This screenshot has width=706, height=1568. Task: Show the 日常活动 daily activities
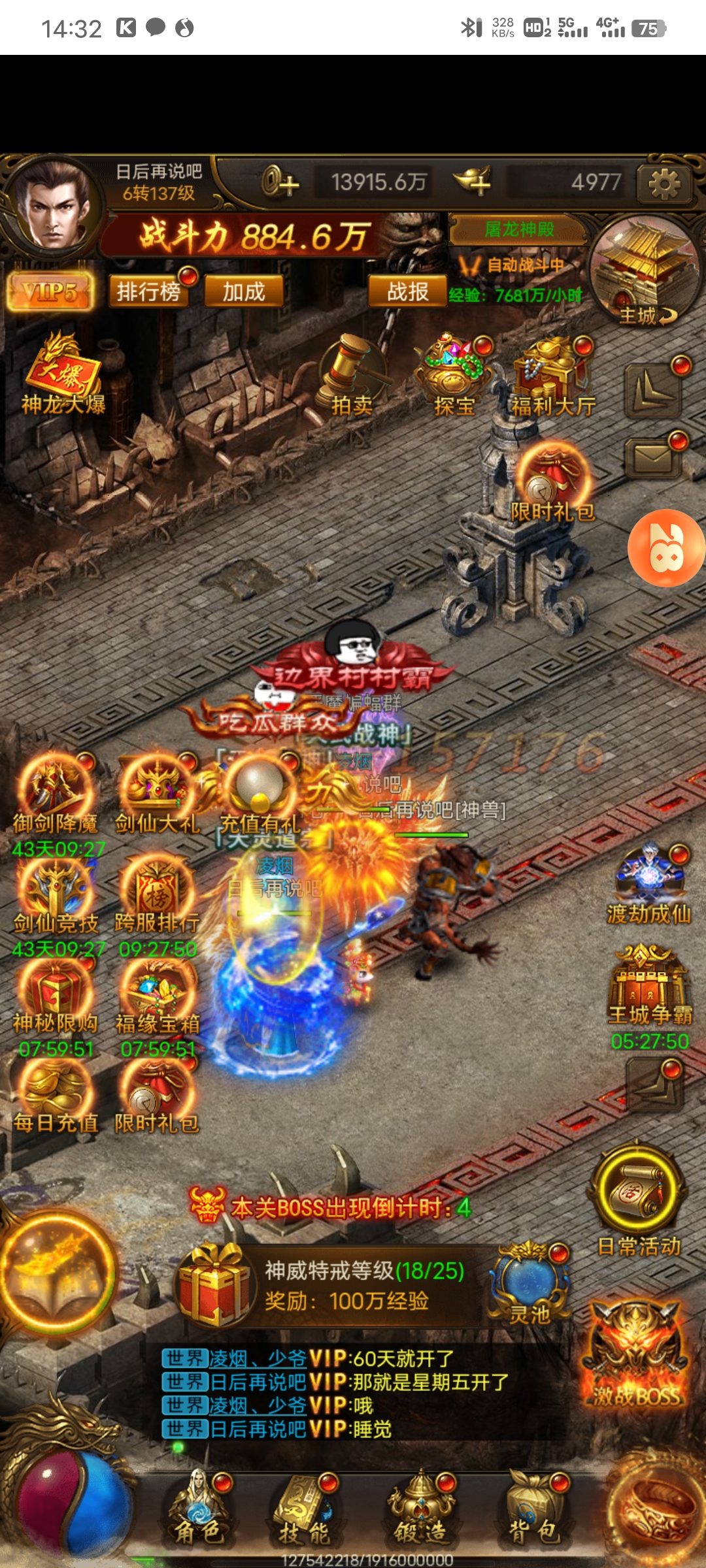click(639, 1199)
